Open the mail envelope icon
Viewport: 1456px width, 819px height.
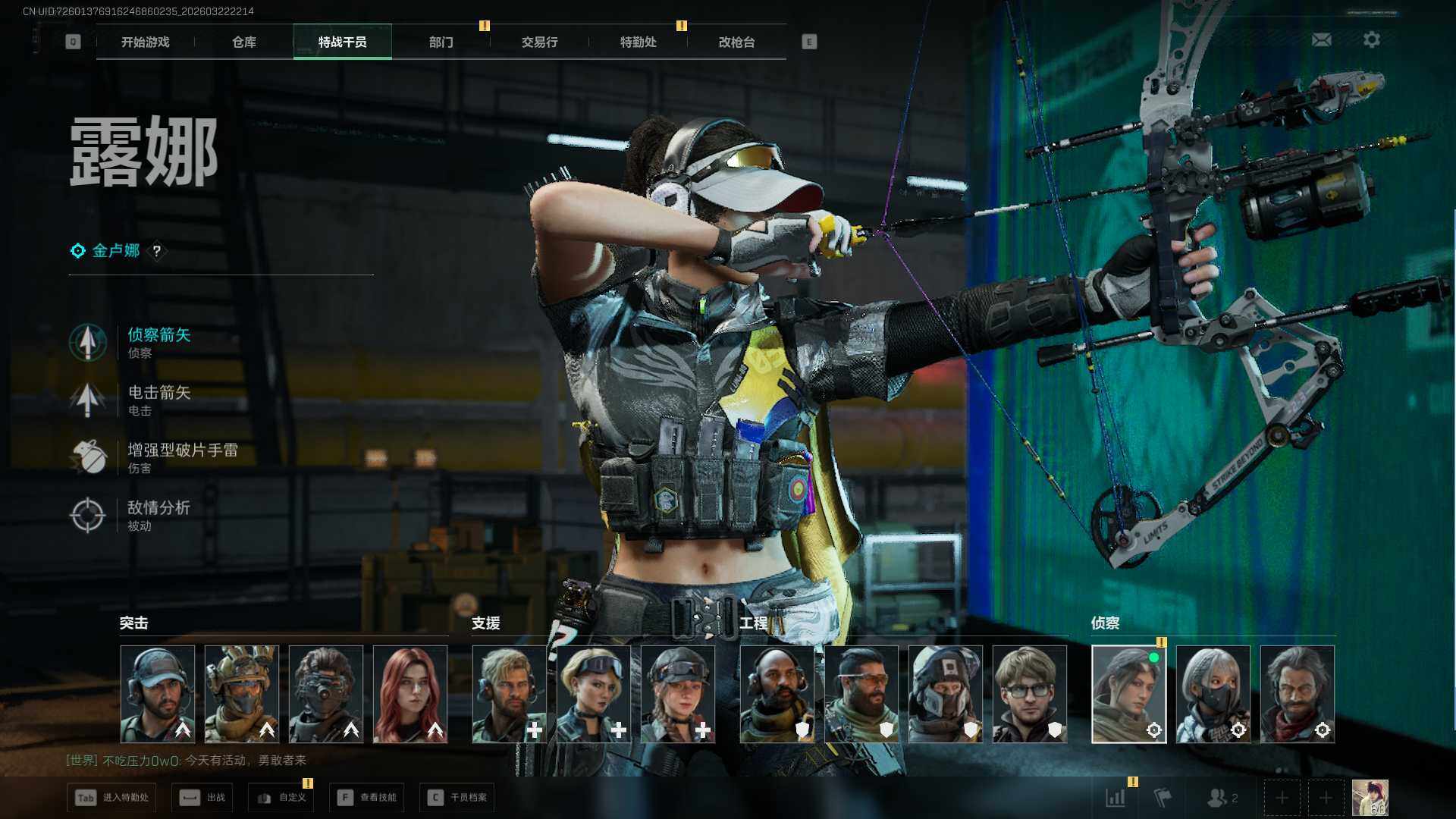click(1321, 40)
